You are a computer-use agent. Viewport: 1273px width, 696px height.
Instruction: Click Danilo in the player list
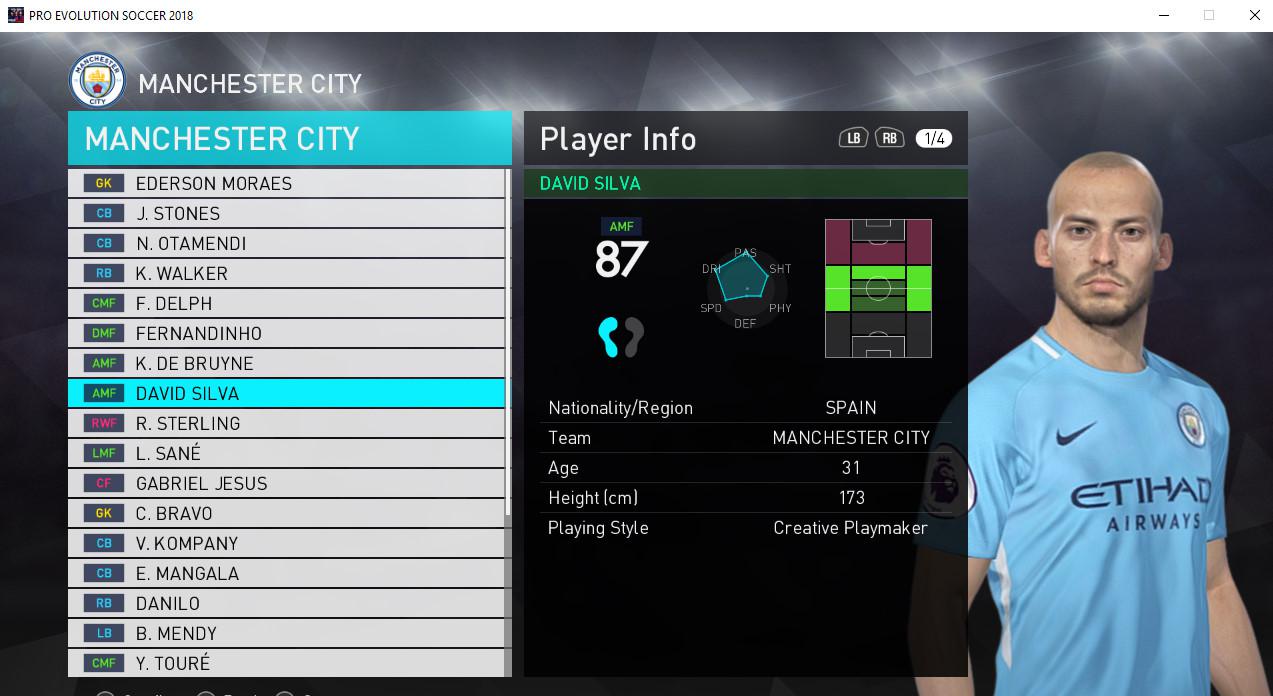tap(287, 603)
